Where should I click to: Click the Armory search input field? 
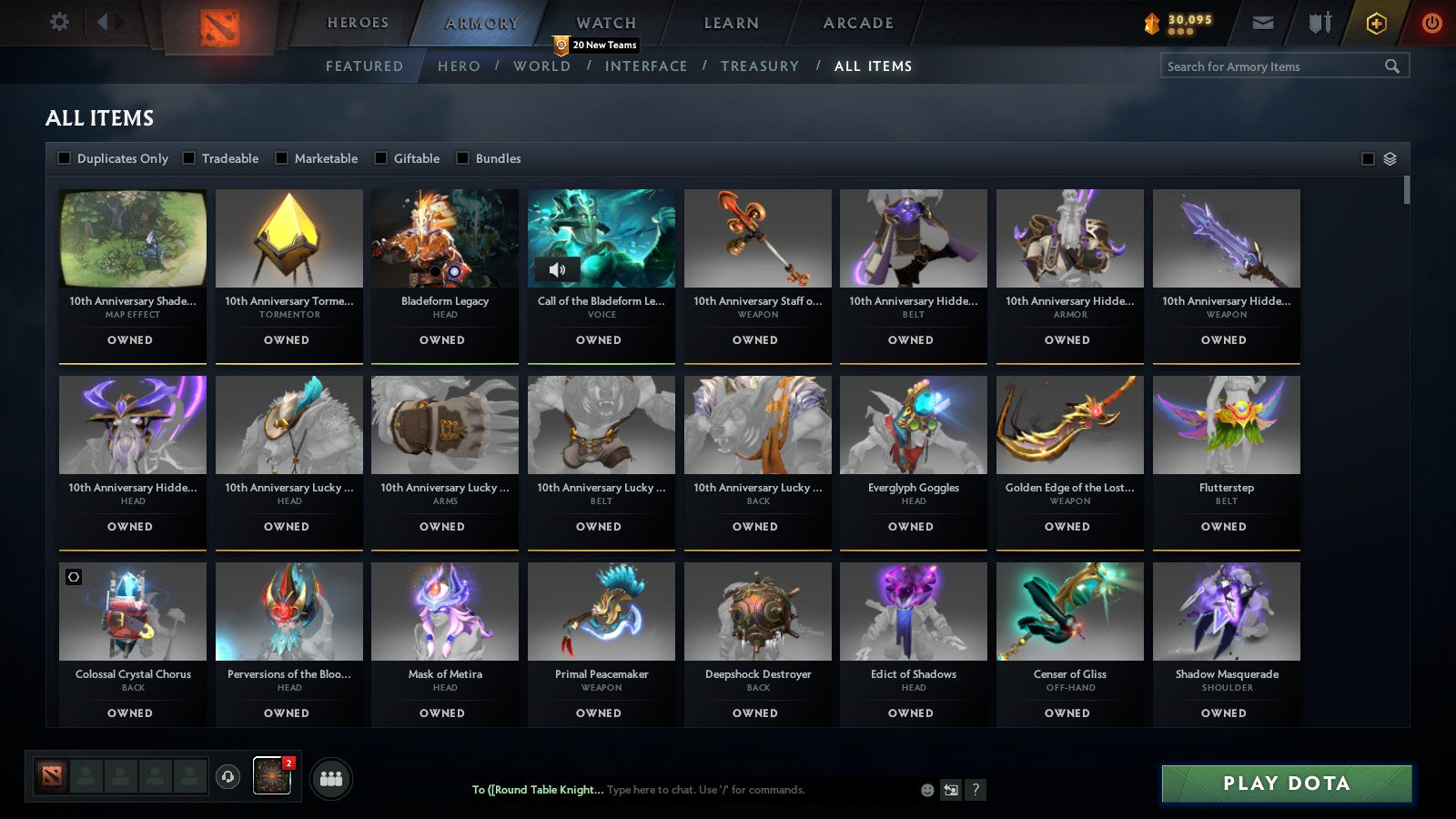tap(1274, 66)
